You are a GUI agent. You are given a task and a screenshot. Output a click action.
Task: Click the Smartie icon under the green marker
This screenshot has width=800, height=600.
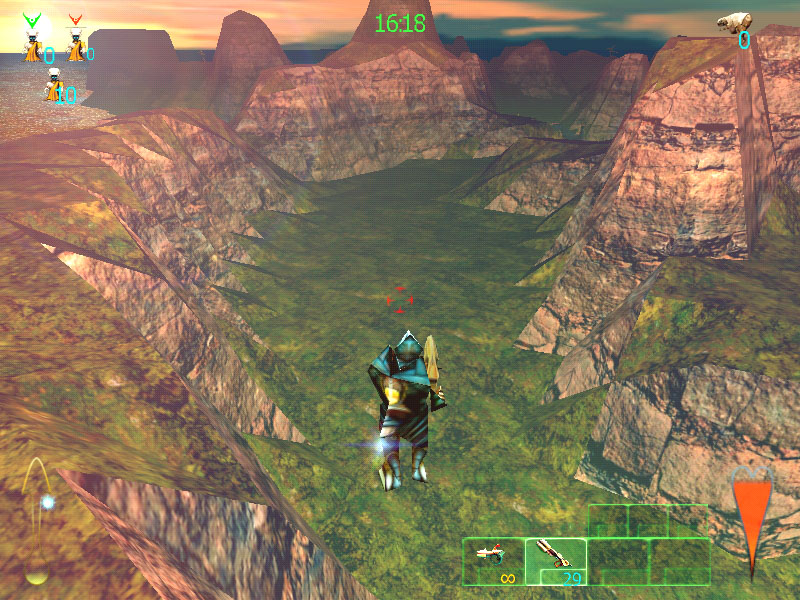(x=35, y=46)
